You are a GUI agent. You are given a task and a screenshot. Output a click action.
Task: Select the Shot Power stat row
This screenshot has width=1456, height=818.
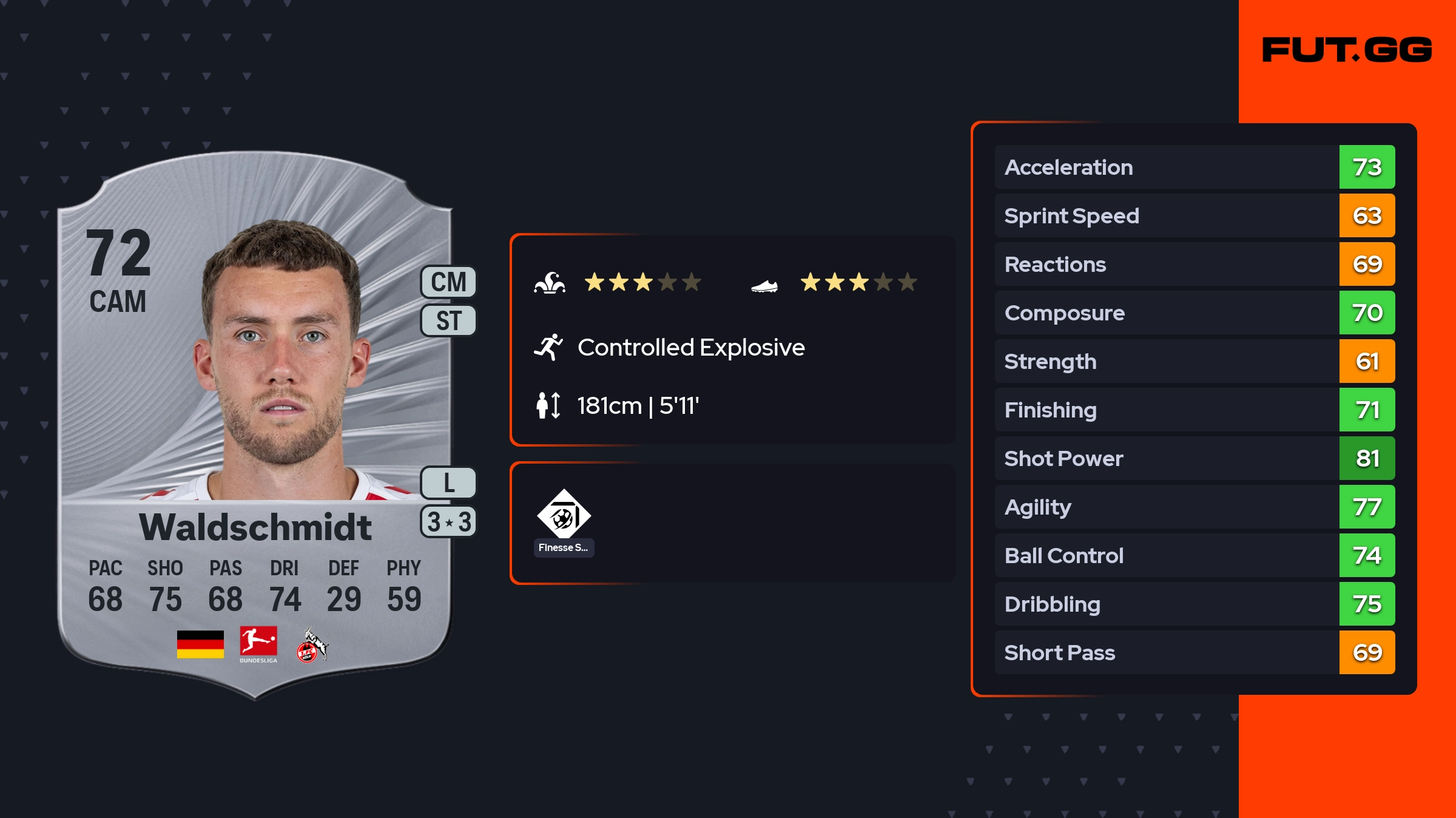click(1194, 459)
